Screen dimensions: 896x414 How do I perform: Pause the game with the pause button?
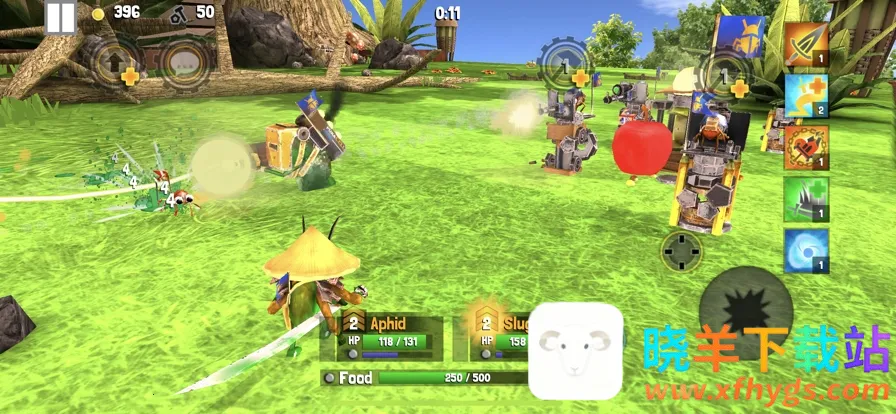60,16
